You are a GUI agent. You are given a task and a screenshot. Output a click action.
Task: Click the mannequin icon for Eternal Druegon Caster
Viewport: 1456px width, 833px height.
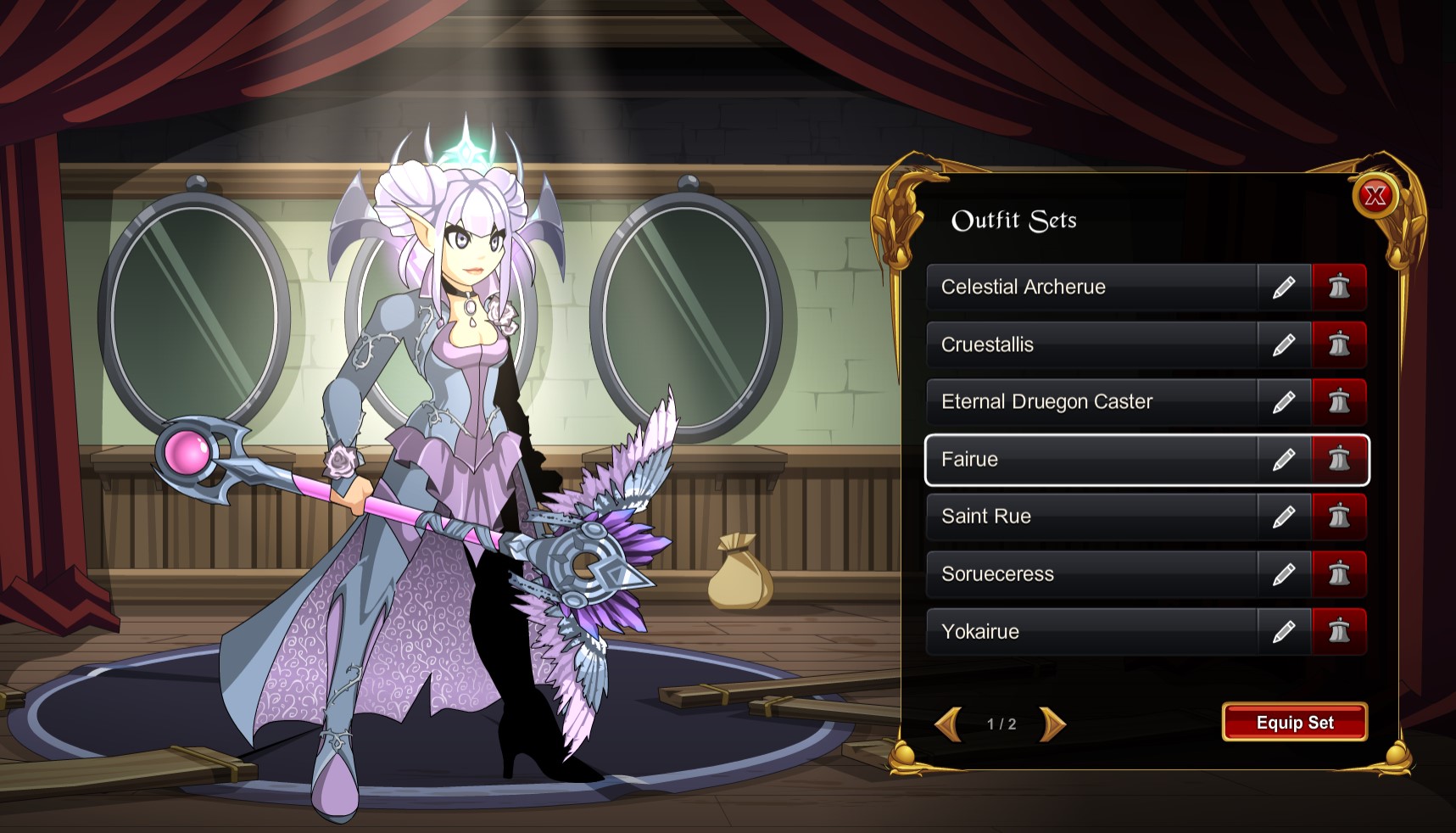pyautogui.click(x=1339, y=401)
